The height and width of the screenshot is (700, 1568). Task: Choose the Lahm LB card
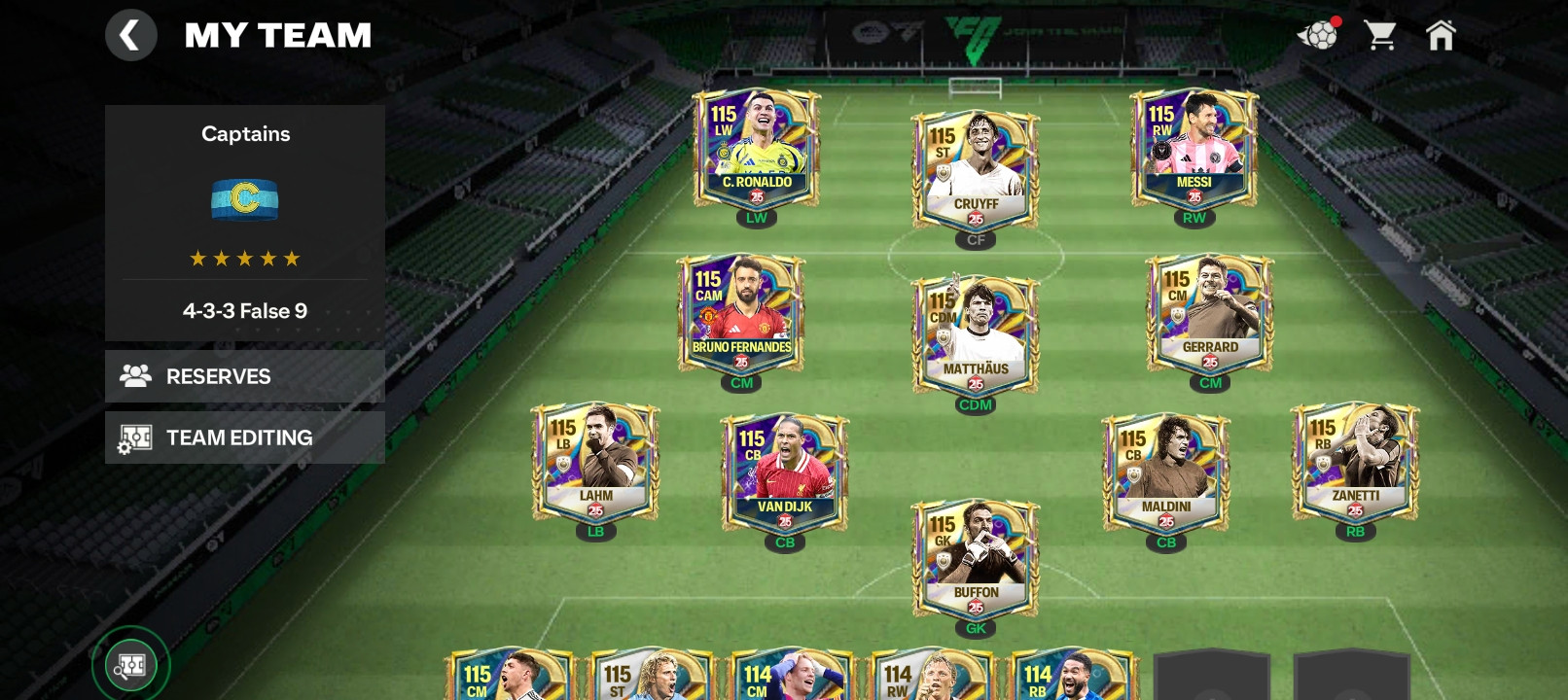point(595,464)
